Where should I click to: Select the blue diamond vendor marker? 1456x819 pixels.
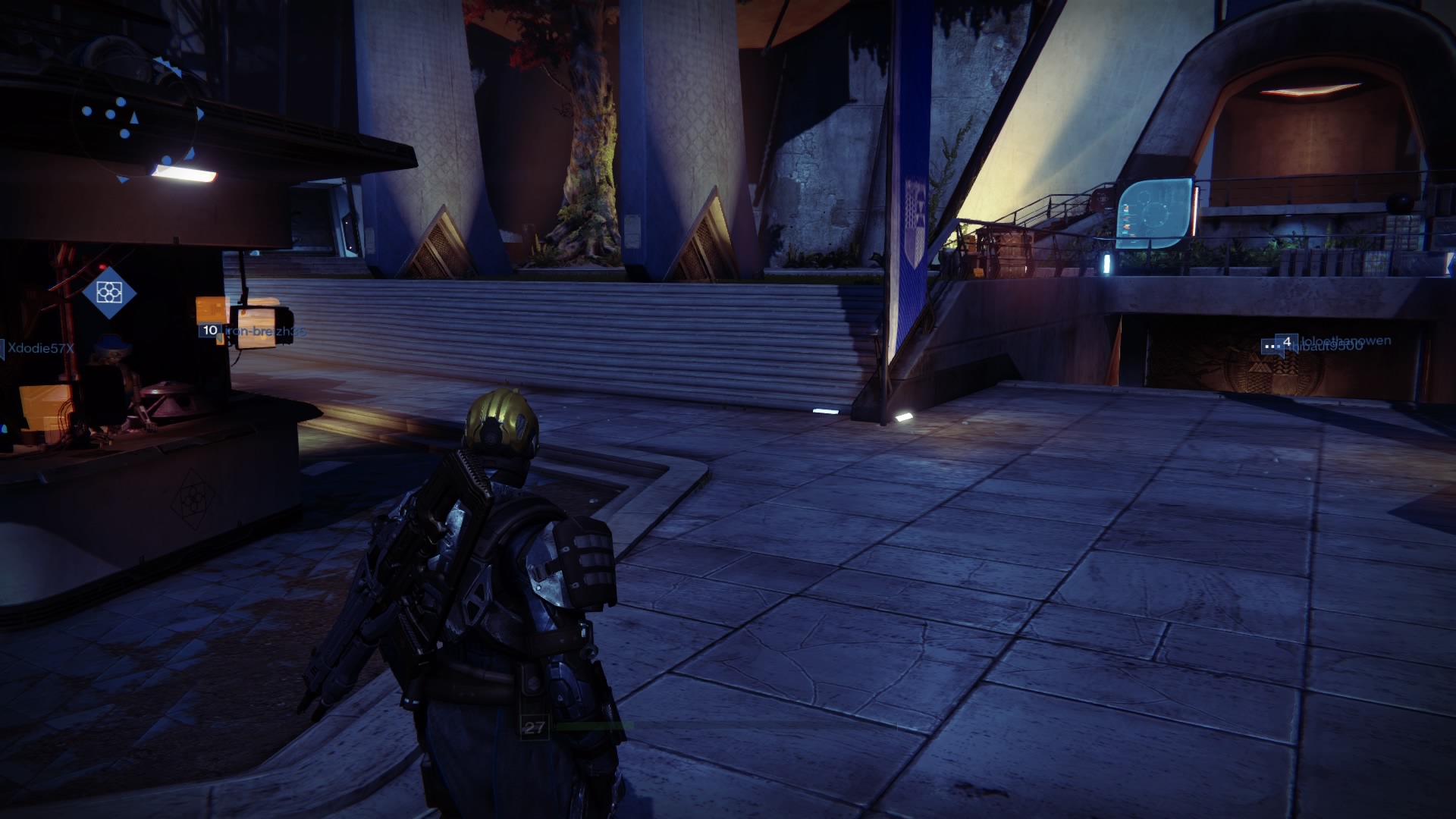coord(110,292)
